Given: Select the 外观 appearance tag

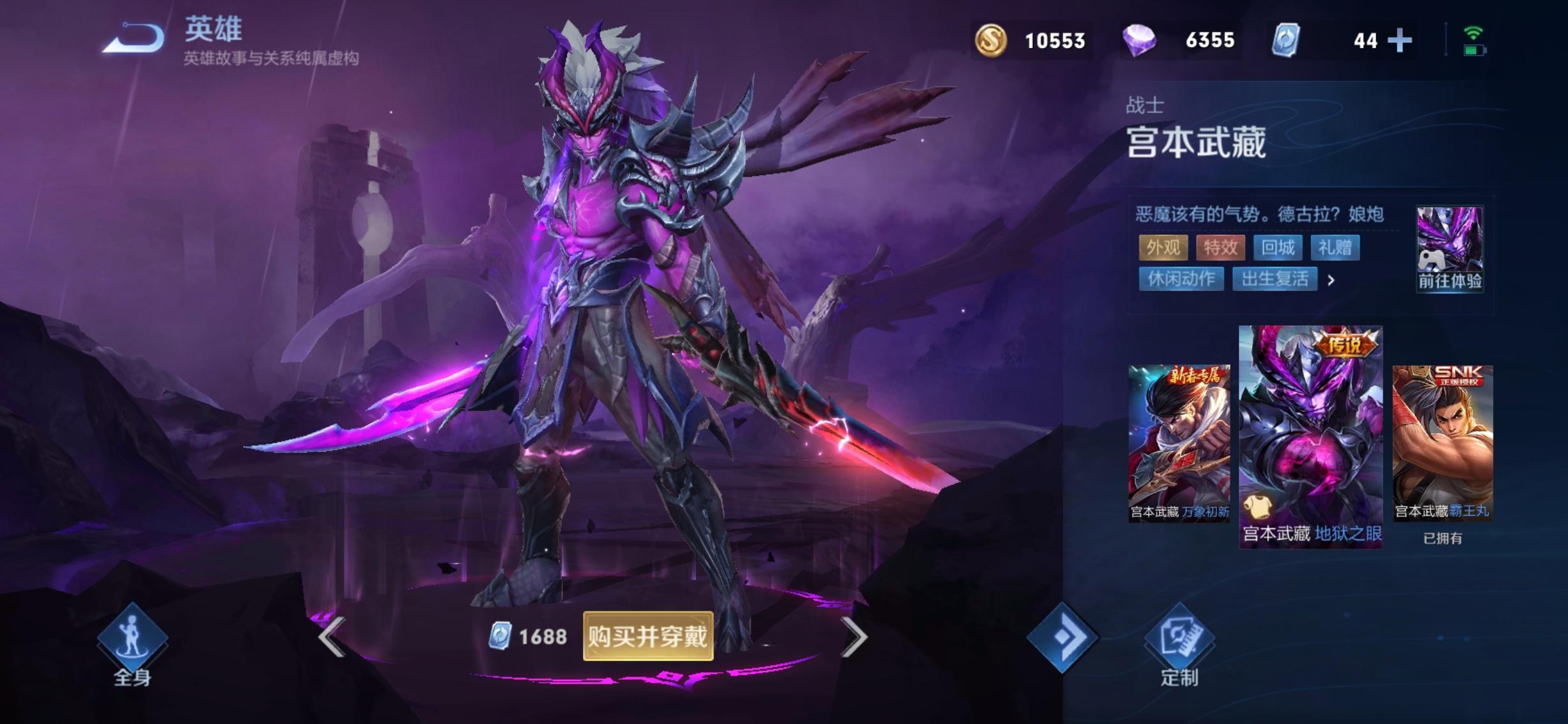Looking at the screenshot, I should tap(1163, 247).
